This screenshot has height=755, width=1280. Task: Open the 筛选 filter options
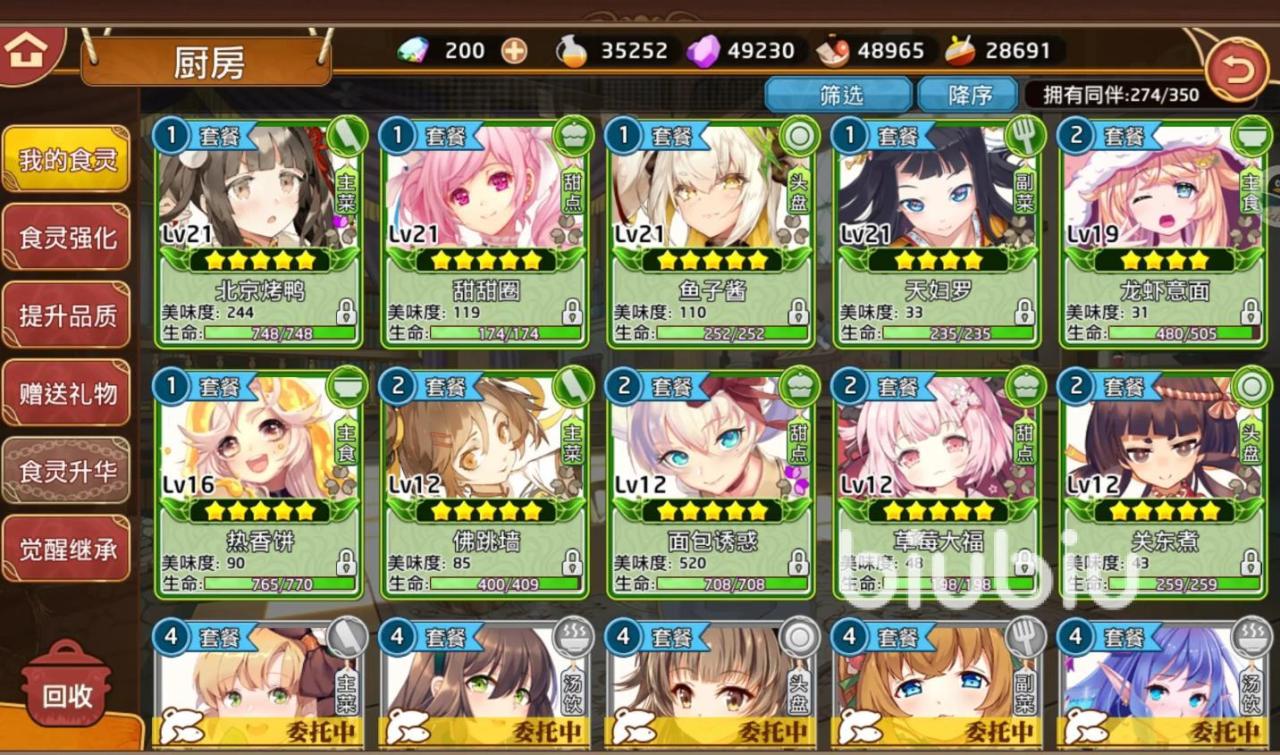[x=838, y=95]
